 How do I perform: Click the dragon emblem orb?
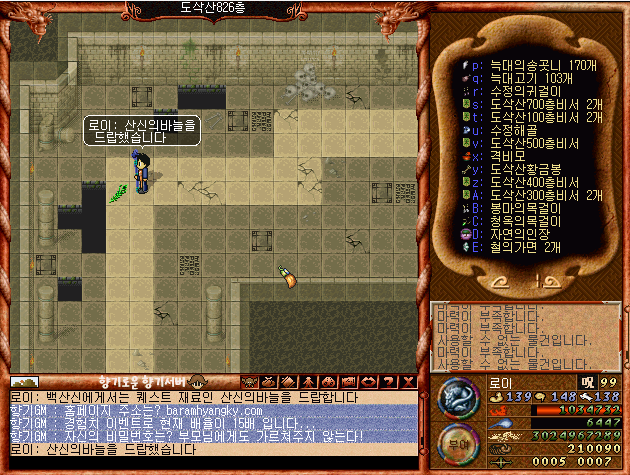(x=459, y=400)
